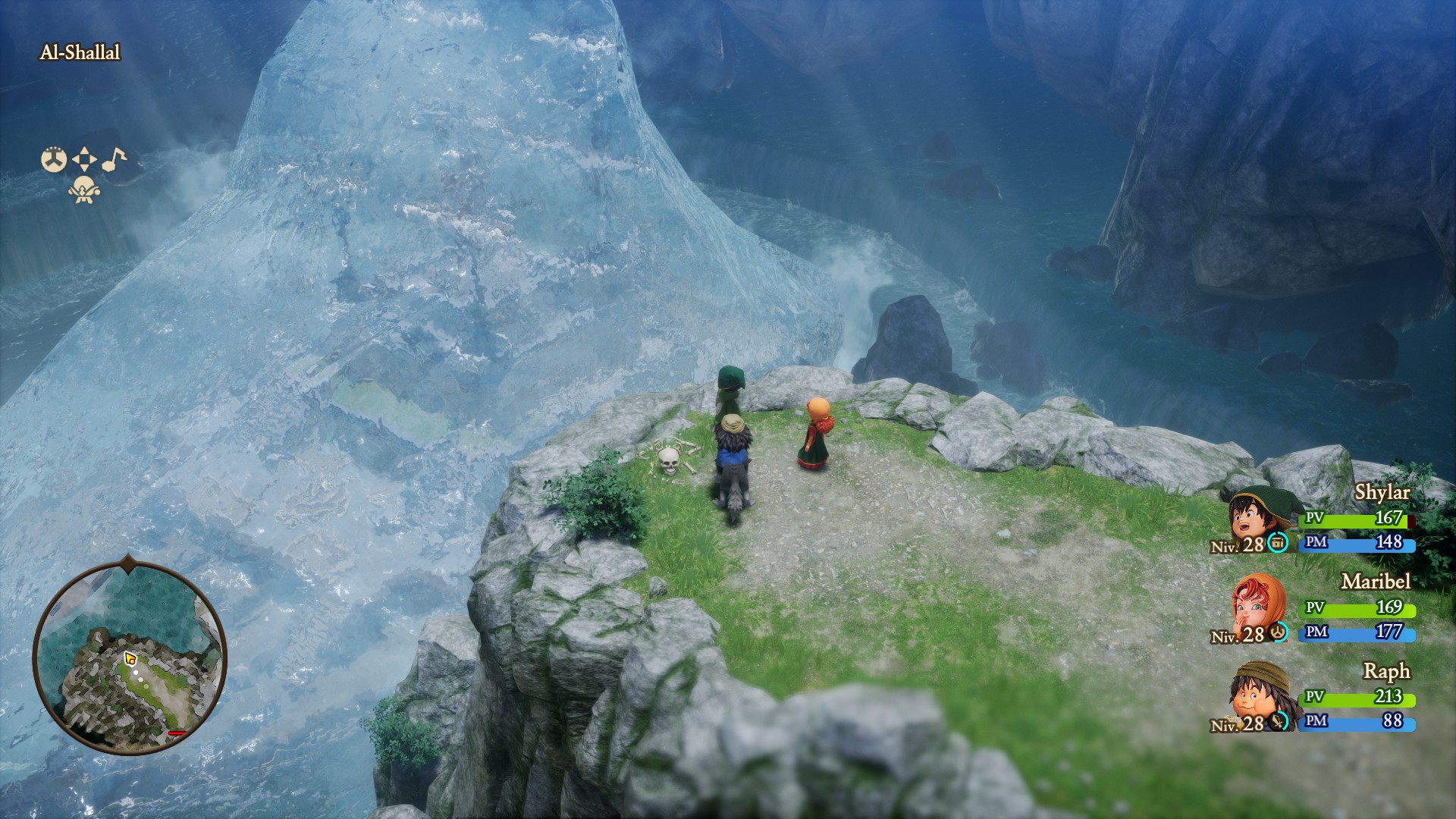This screenshot has height=819, width=1456.
Task: Click the yellow player arrow on minimap
Action: [130, 657]
